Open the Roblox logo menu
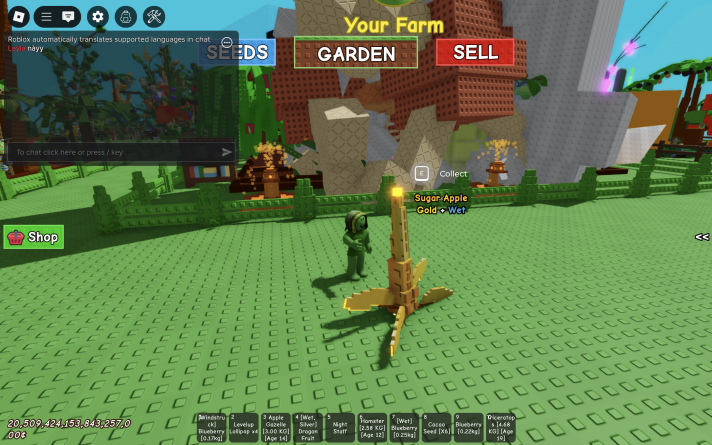Viewport: 712px width, 445px height. pyautogui.click(x=17, y=16)
